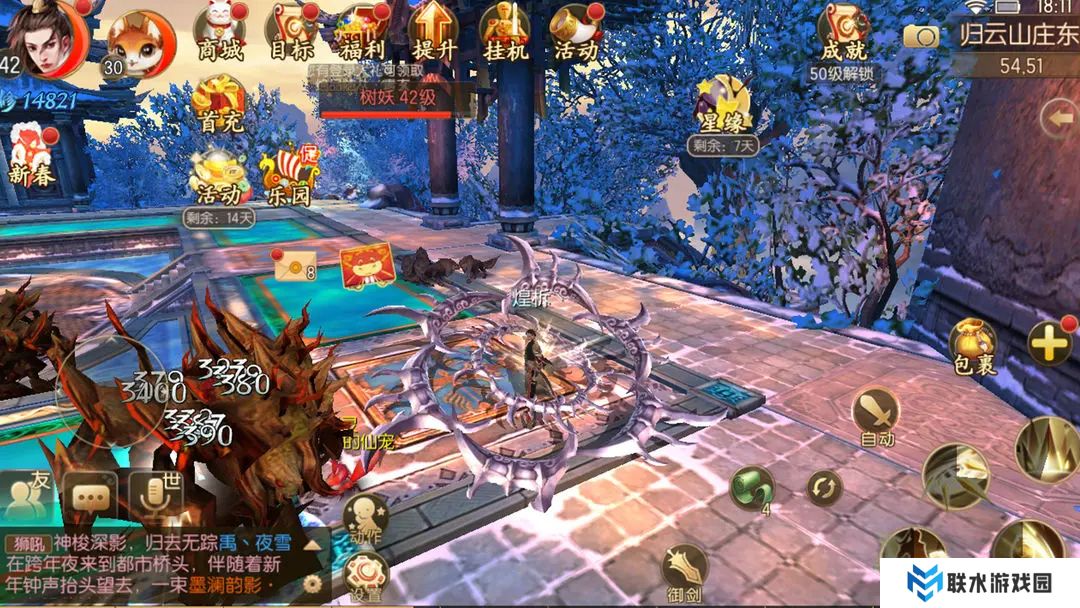The width and height of the screenshot is (1080, 608).
Task: Activate 御剑 sword flight
Action: pos(685,574)
